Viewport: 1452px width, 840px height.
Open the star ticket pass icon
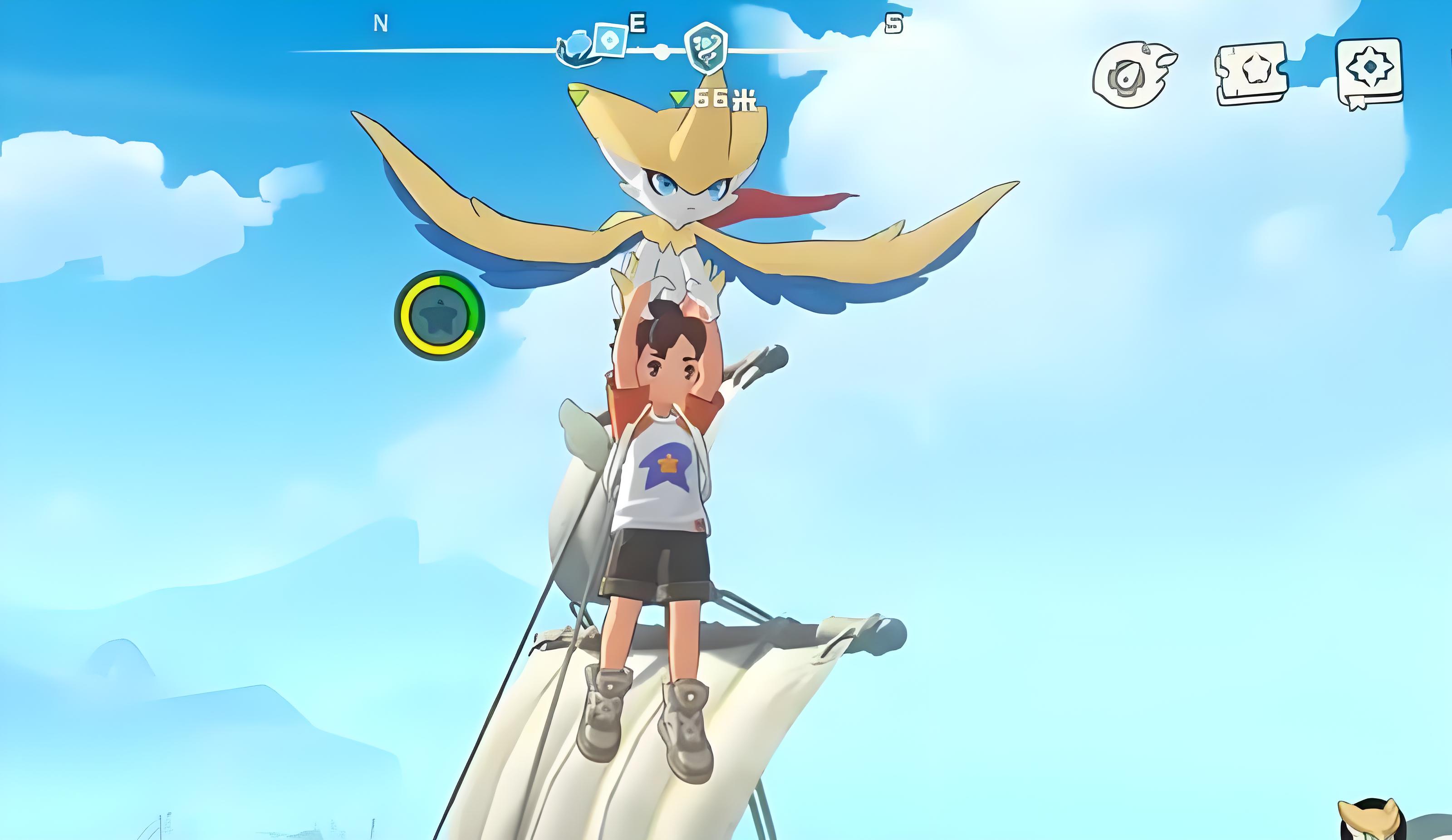(1251, 73)
